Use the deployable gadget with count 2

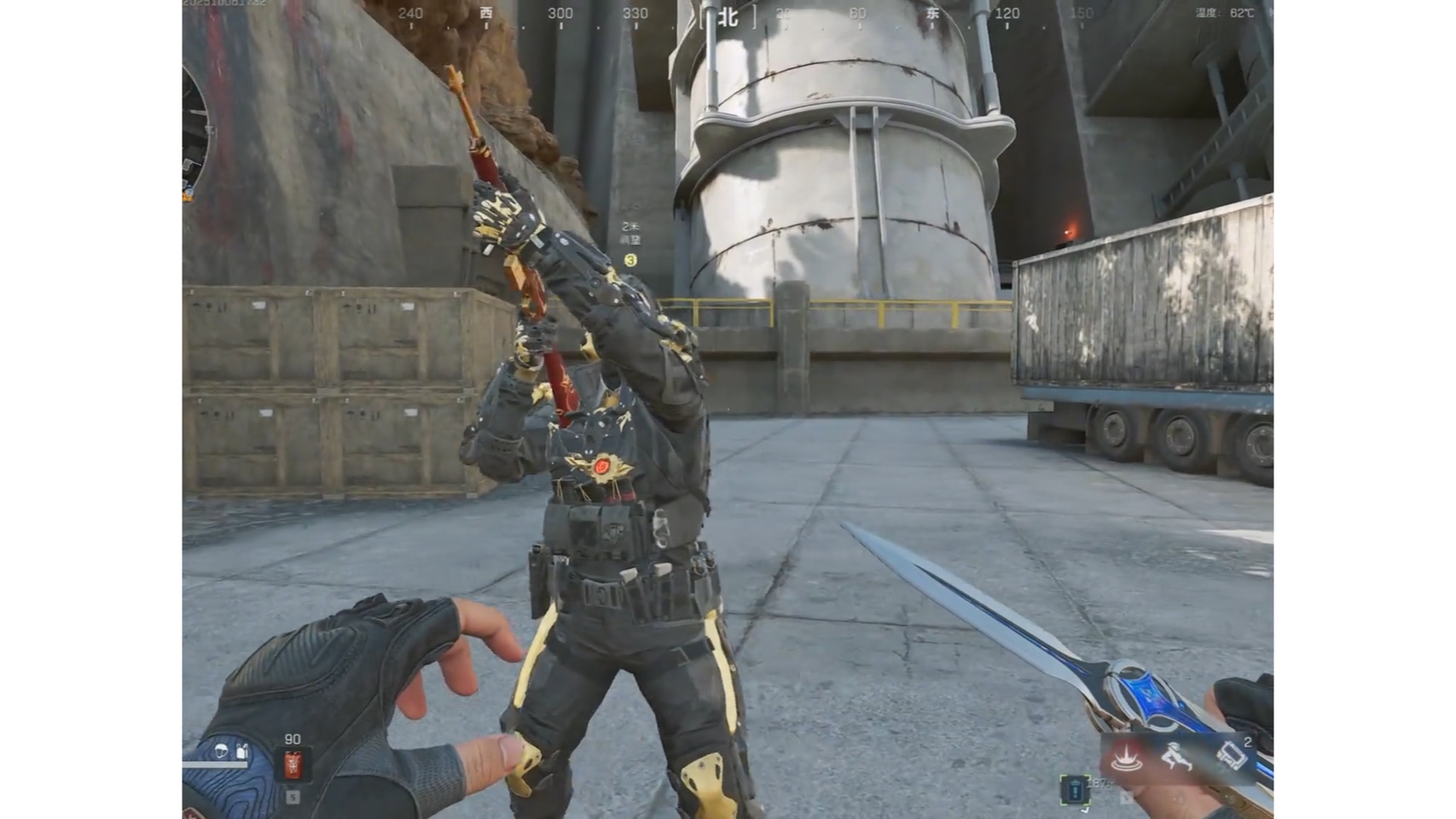1232,755
